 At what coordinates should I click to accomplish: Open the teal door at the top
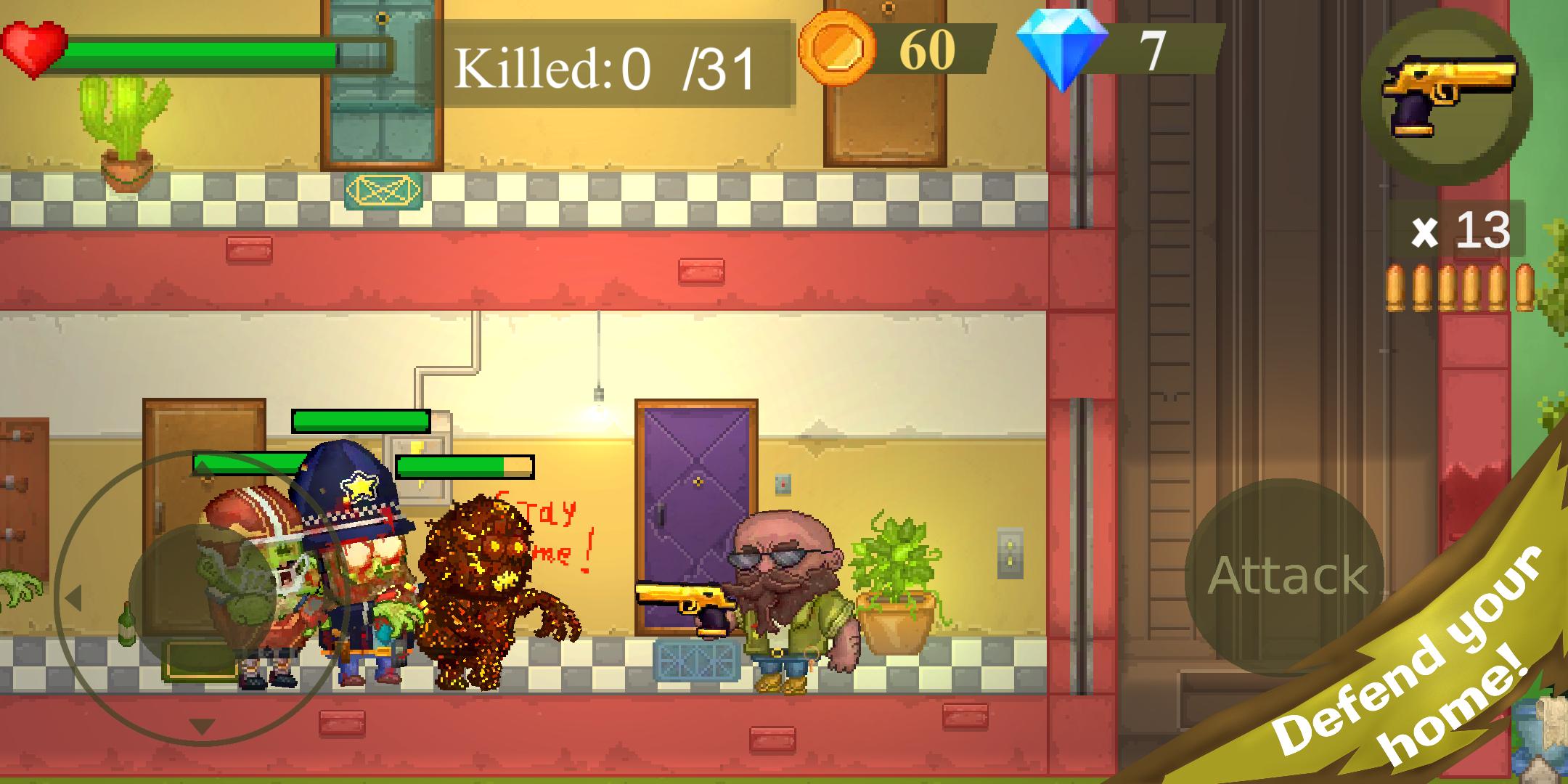click(x=380, y=80)
